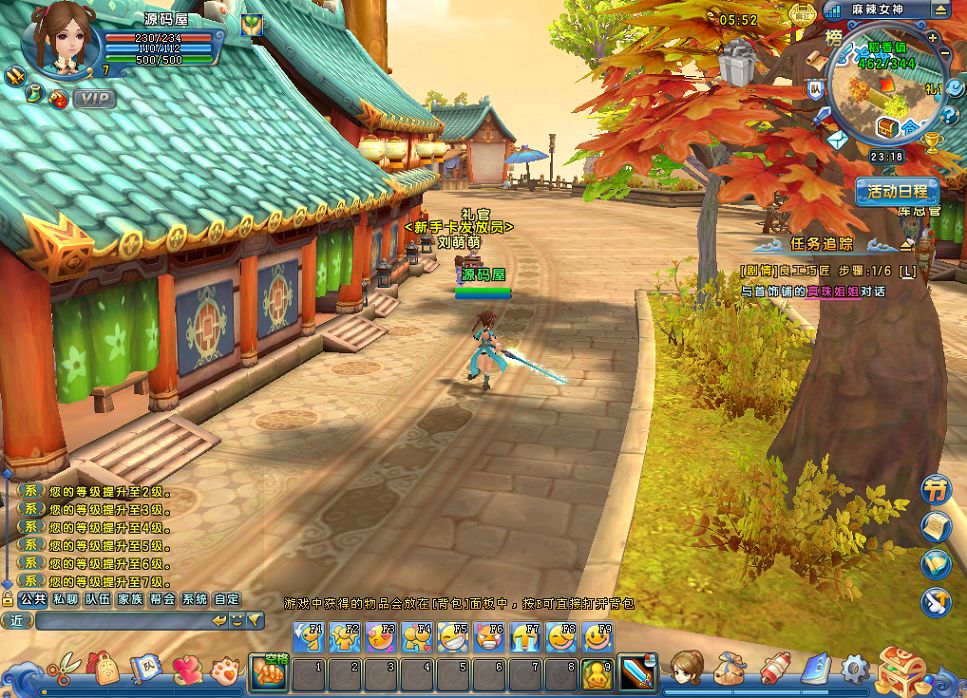Click the VIP badge
The width and height of the screenshot is (967, 698).
coord(94,98)
